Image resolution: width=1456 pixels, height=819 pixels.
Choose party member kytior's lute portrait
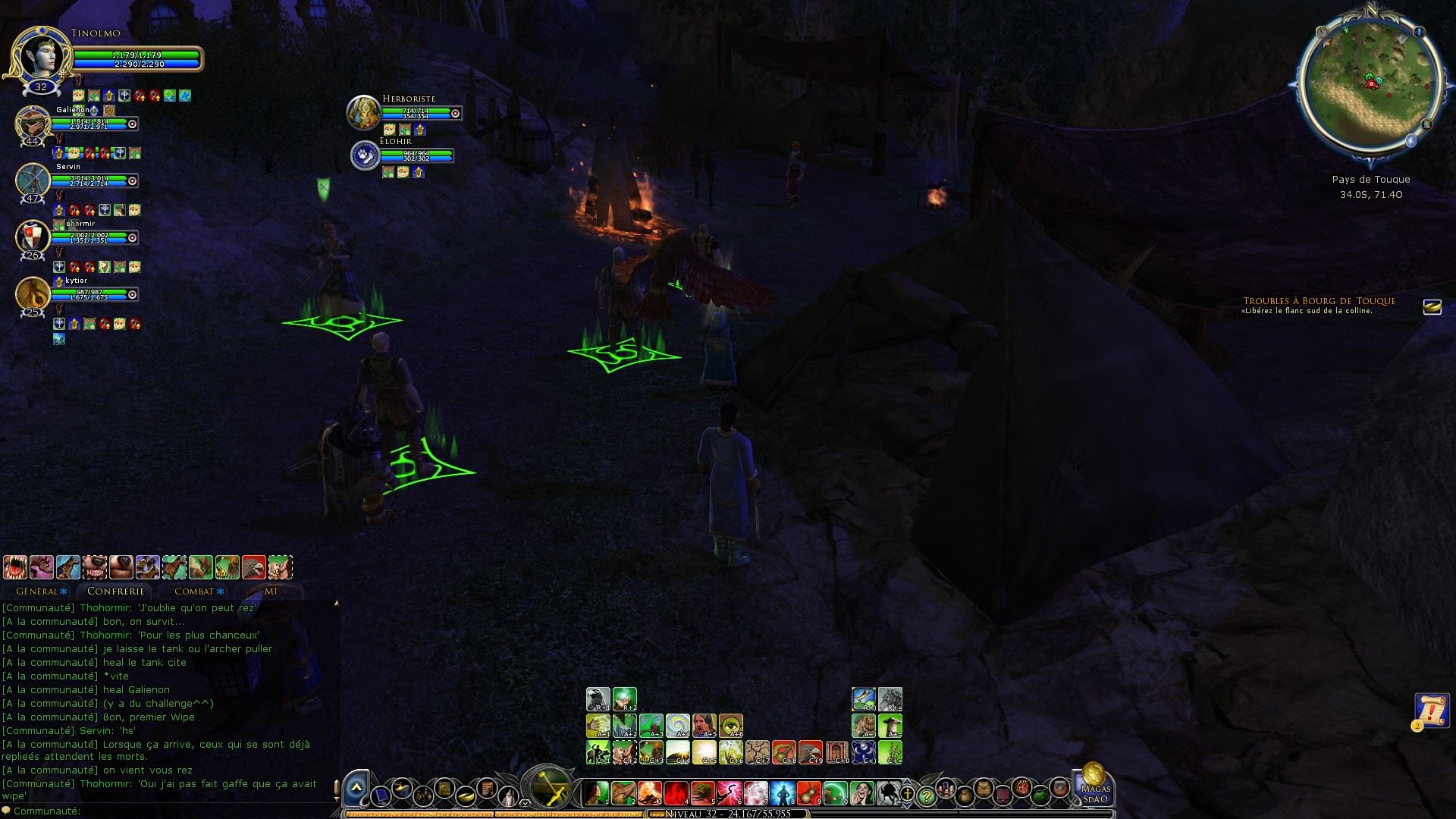click(x=33, y=293)
